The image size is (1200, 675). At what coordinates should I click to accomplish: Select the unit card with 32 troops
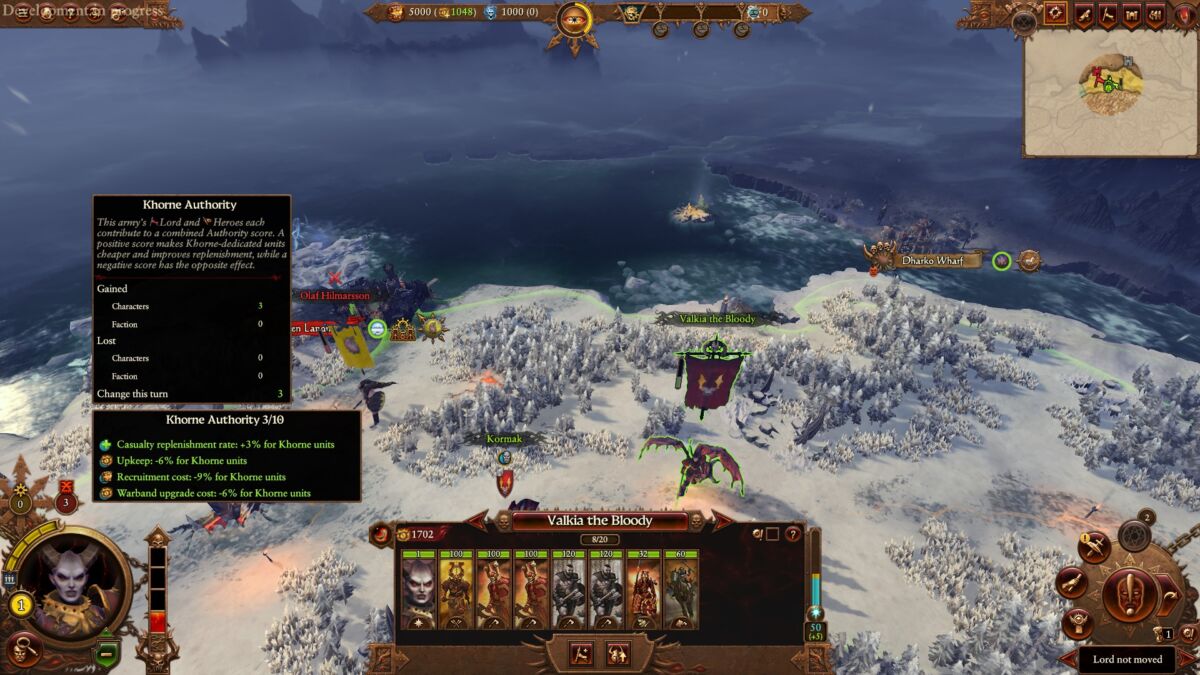coord(644,590)
